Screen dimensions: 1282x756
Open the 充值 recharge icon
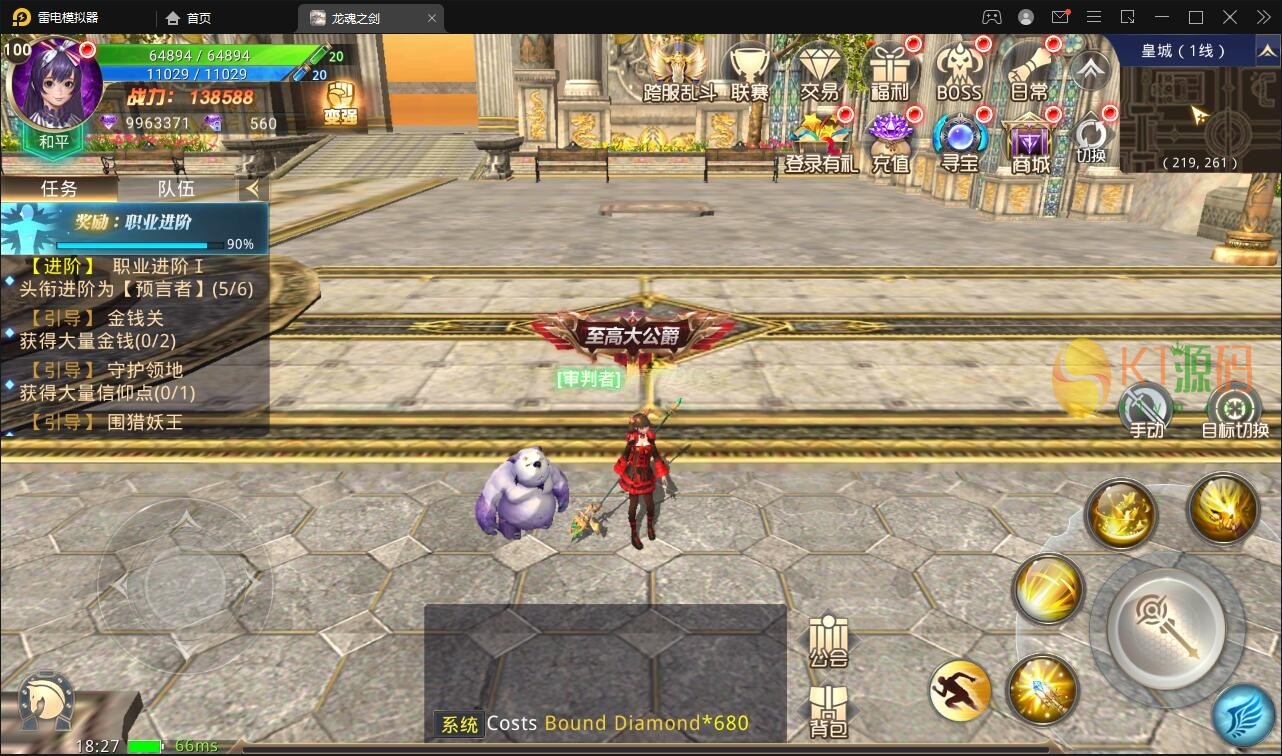coord(890,142)
